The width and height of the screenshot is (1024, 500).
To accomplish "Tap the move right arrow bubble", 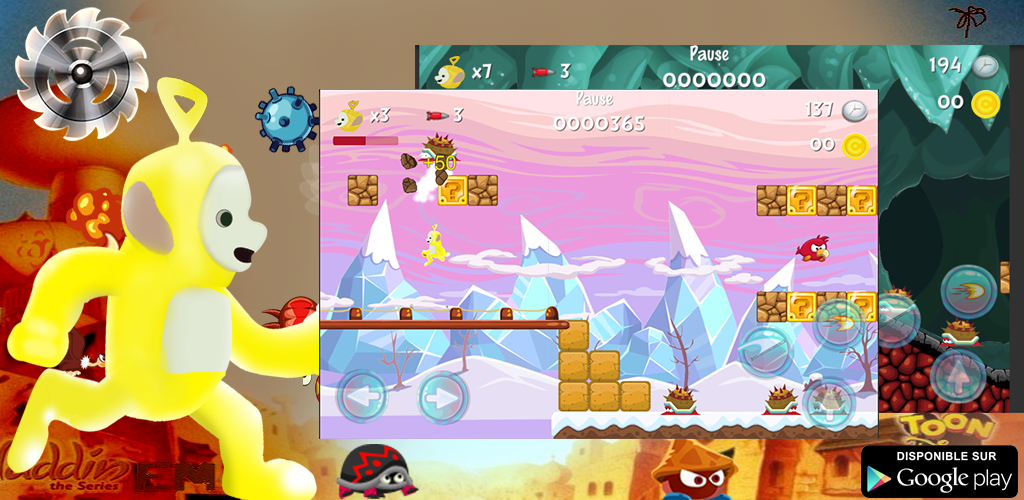I will (x=442, y=397).
